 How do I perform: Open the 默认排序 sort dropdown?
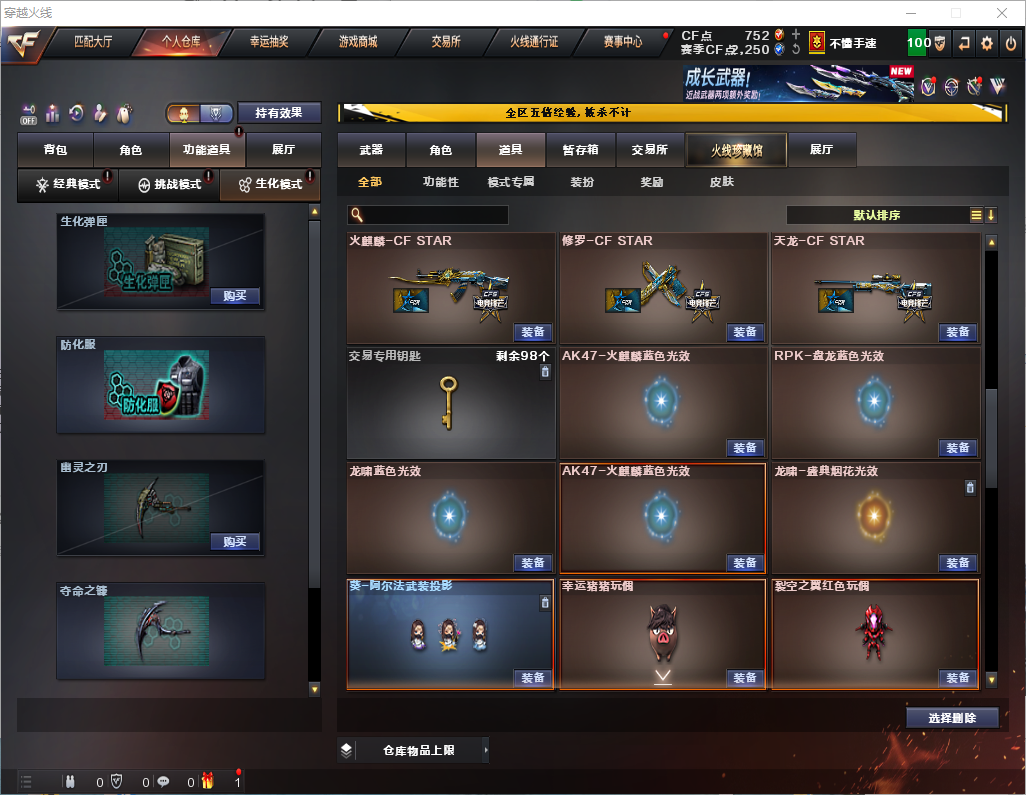tap(878, 215)
